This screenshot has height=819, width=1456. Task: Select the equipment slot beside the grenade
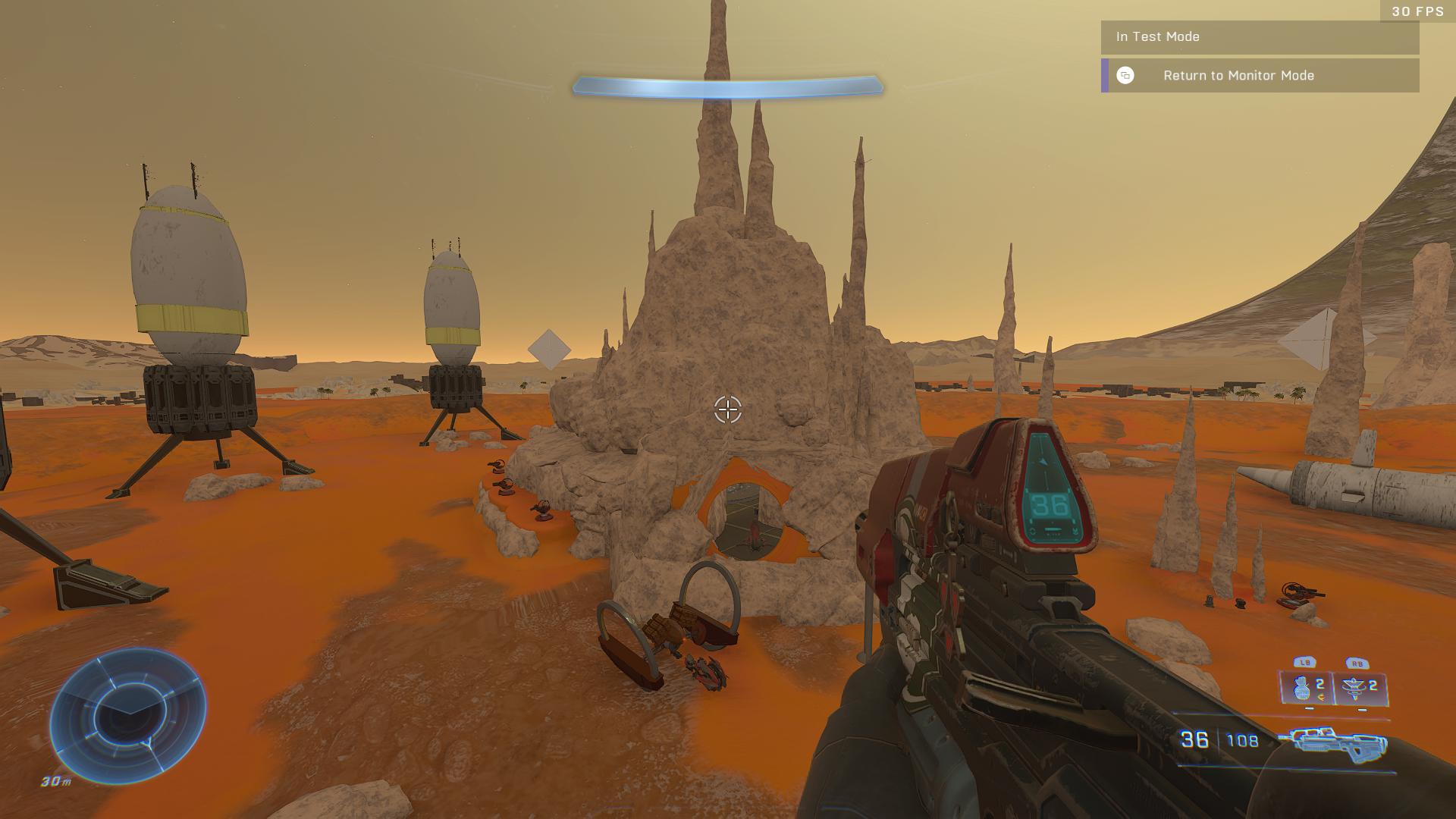1361,689
